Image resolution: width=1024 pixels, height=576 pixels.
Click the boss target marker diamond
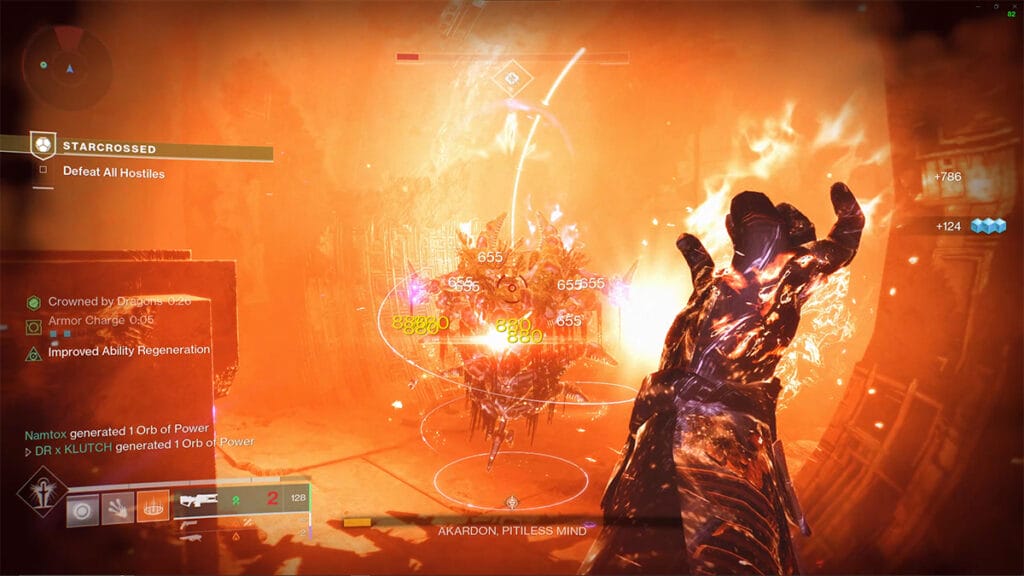coord(511,75)
